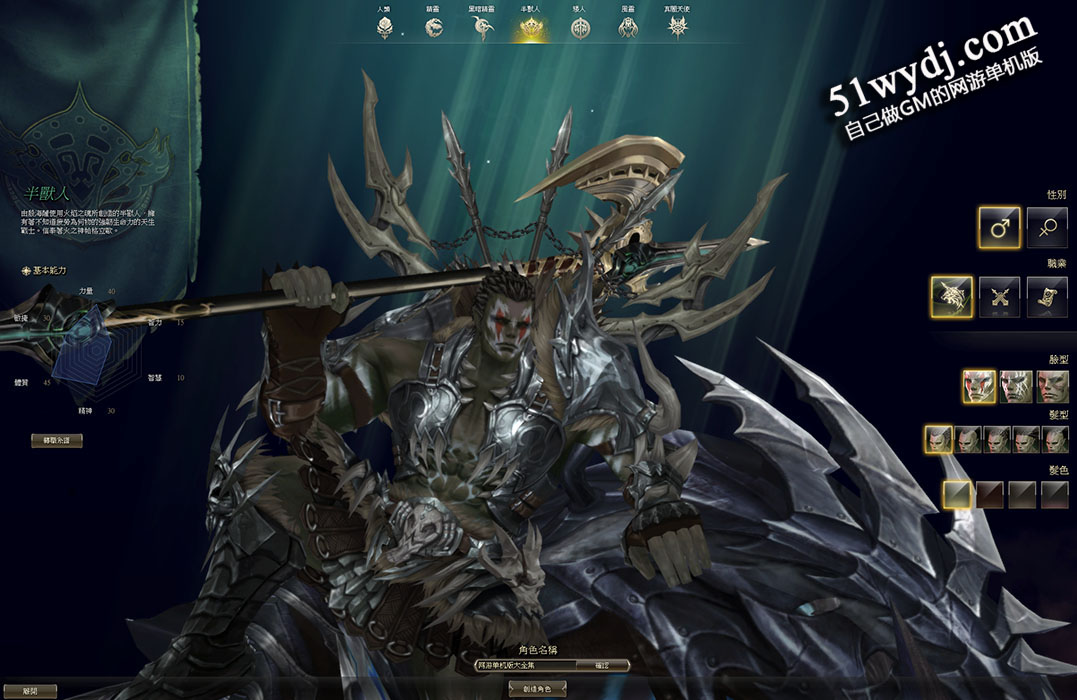
Task: Choose the crossed-weapons class icon
Action: pyautogui.click(x=999, y=297)
